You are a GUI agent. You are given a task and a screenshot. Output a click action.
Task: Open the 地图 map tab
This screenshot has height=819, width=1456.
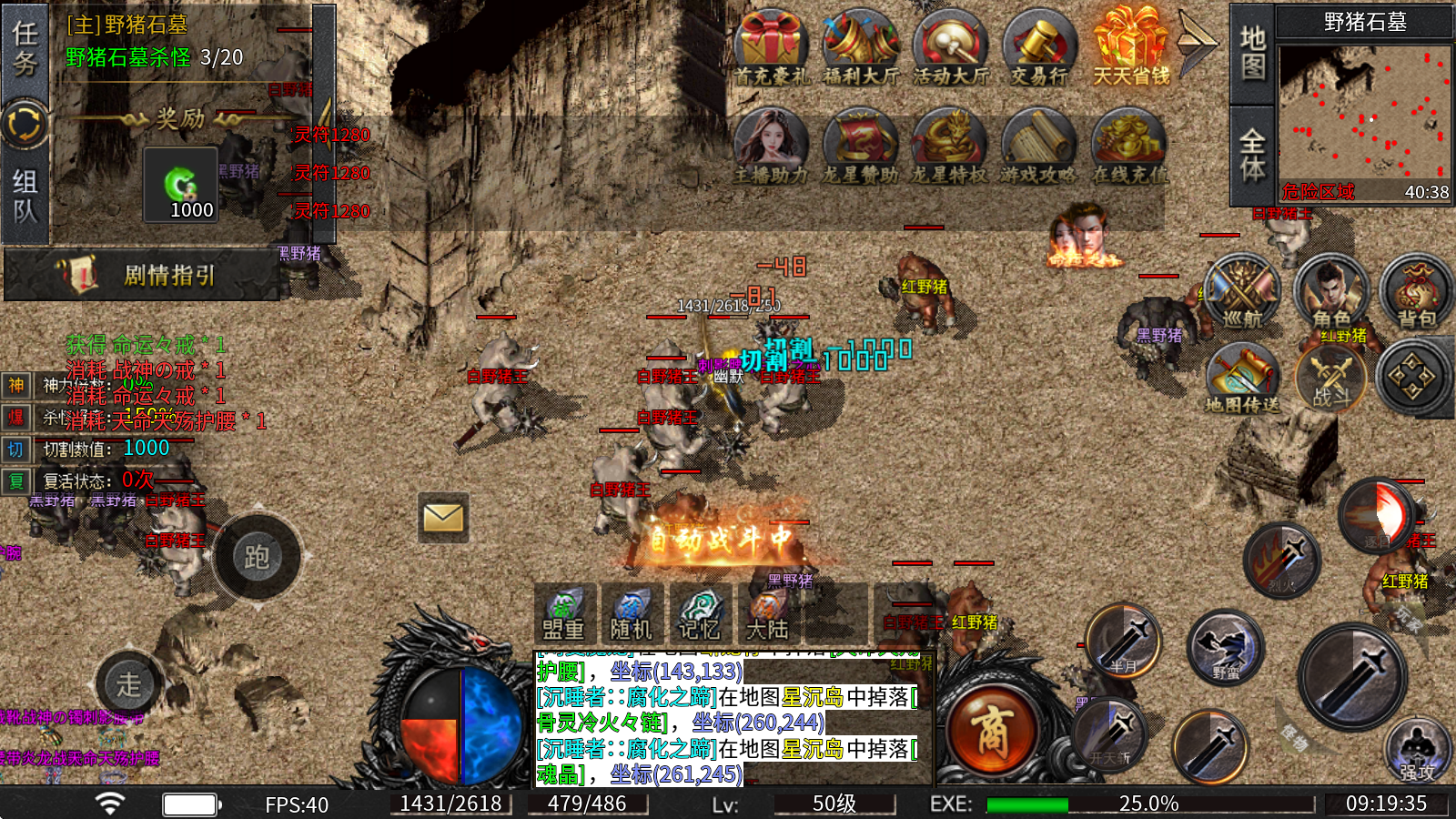1252,52
